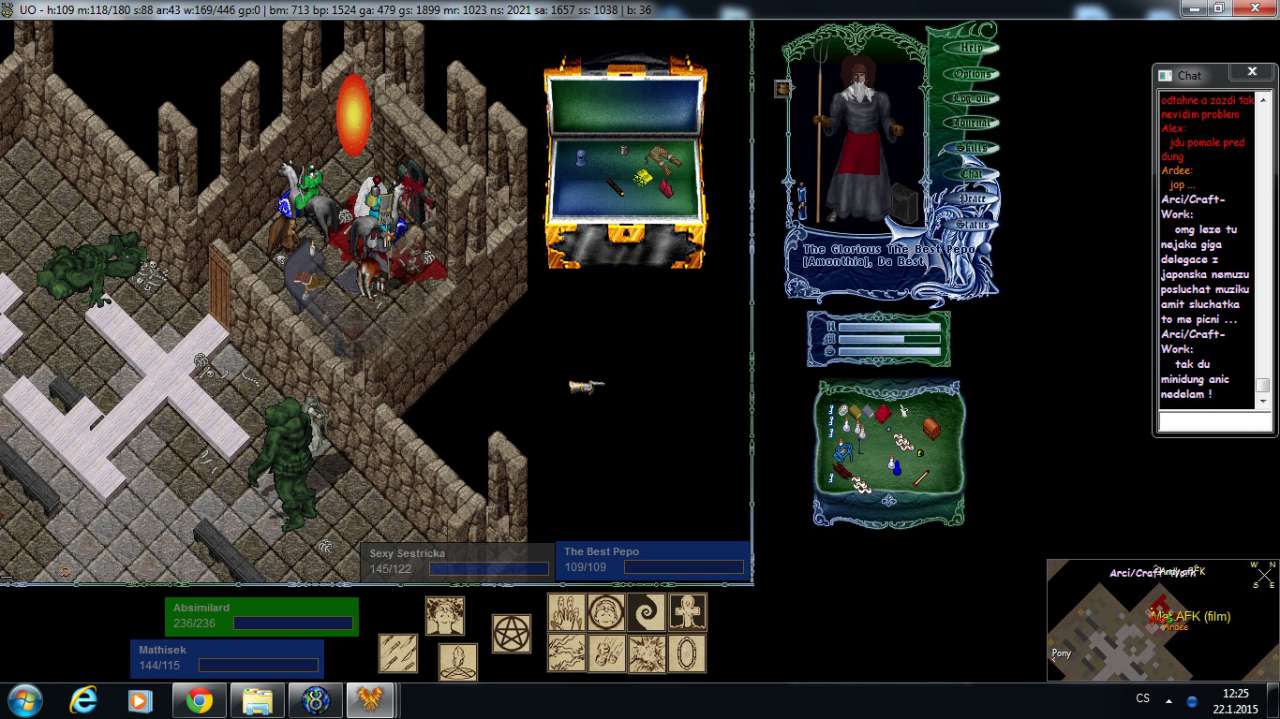
Task: Open the radar minimap
Action: (1162, 620)
